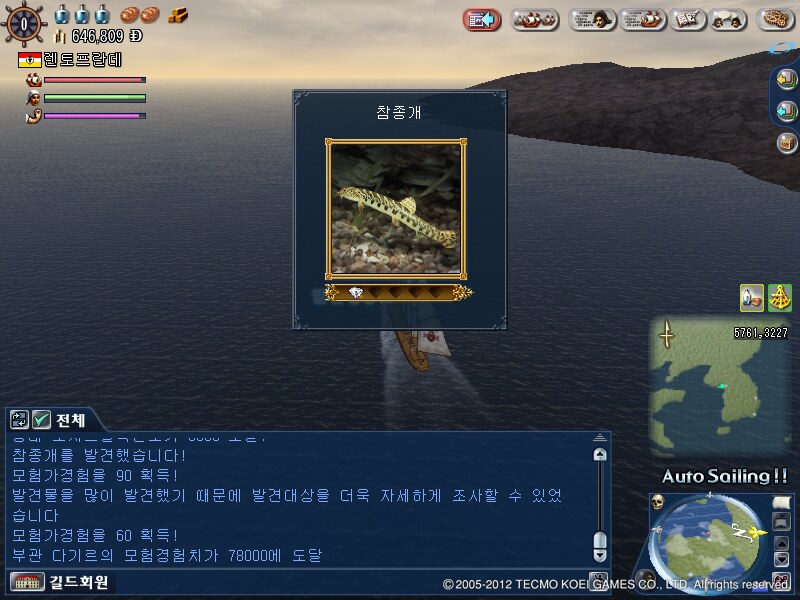Use the bottle and food item icon

[752, 297]
